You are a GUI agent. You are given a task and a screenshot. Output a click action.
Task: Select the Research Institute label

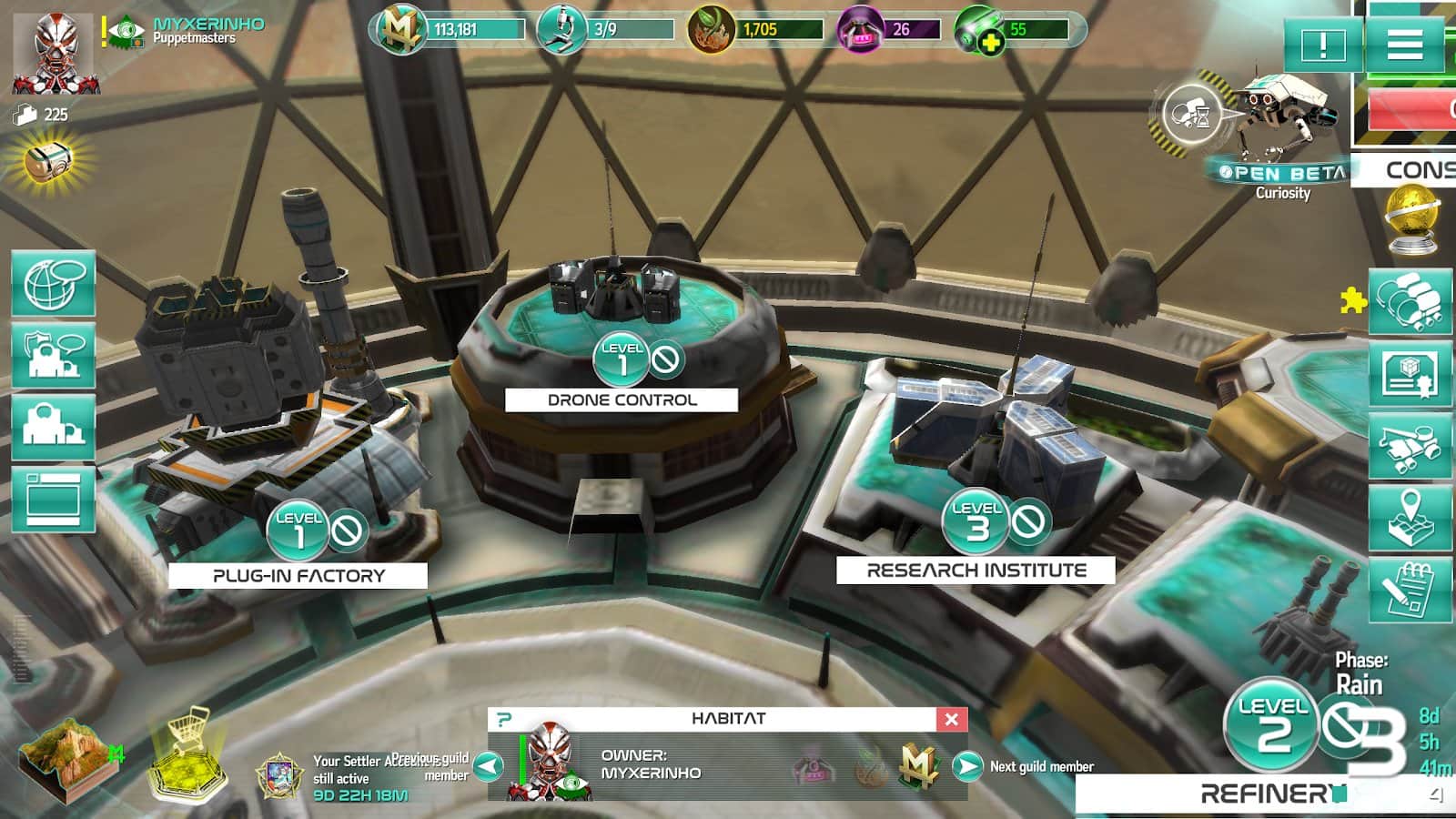click(976, 571)
